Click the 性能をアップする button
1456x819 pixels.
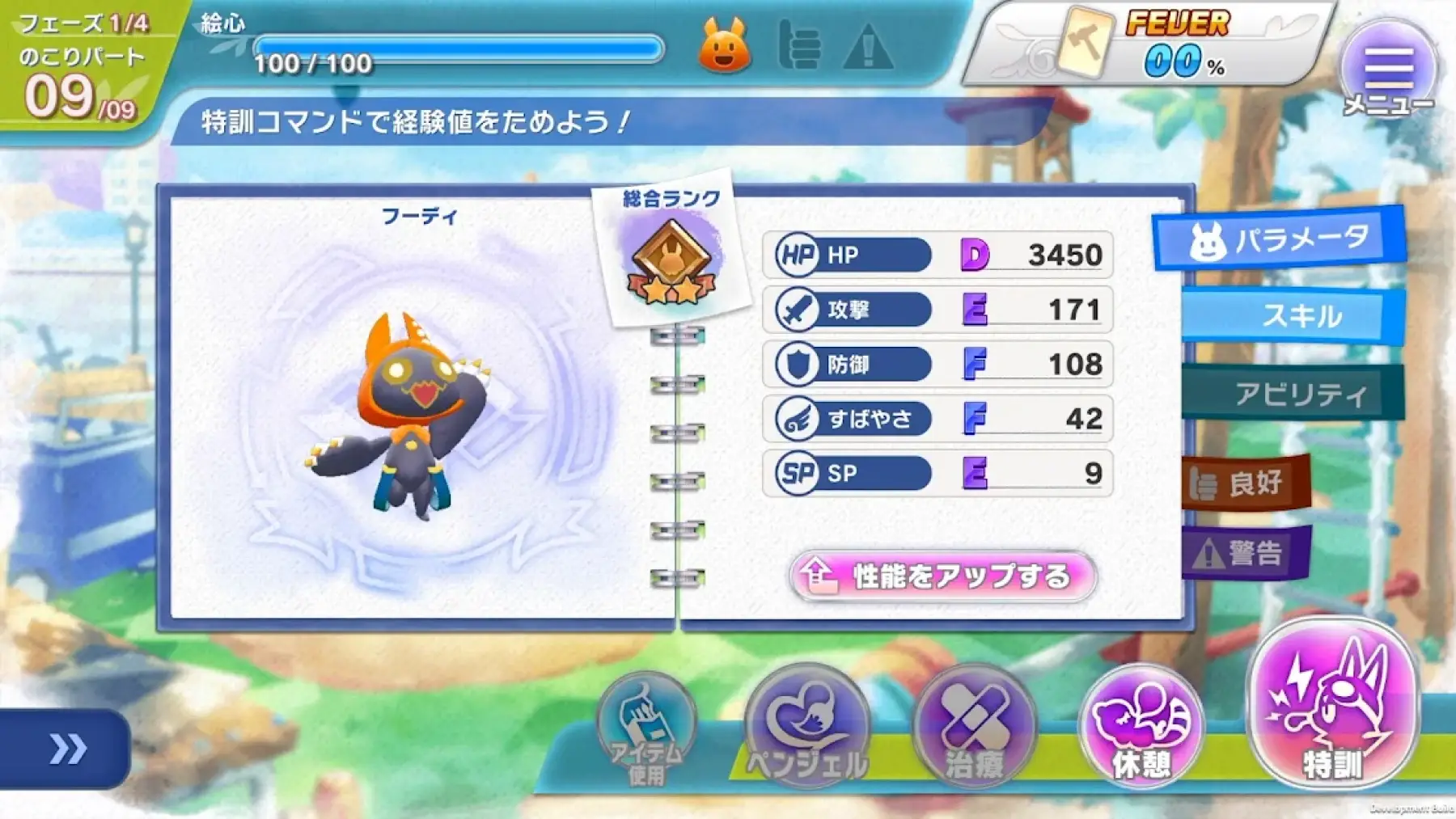pyautogui.click(x=943, y=576)
